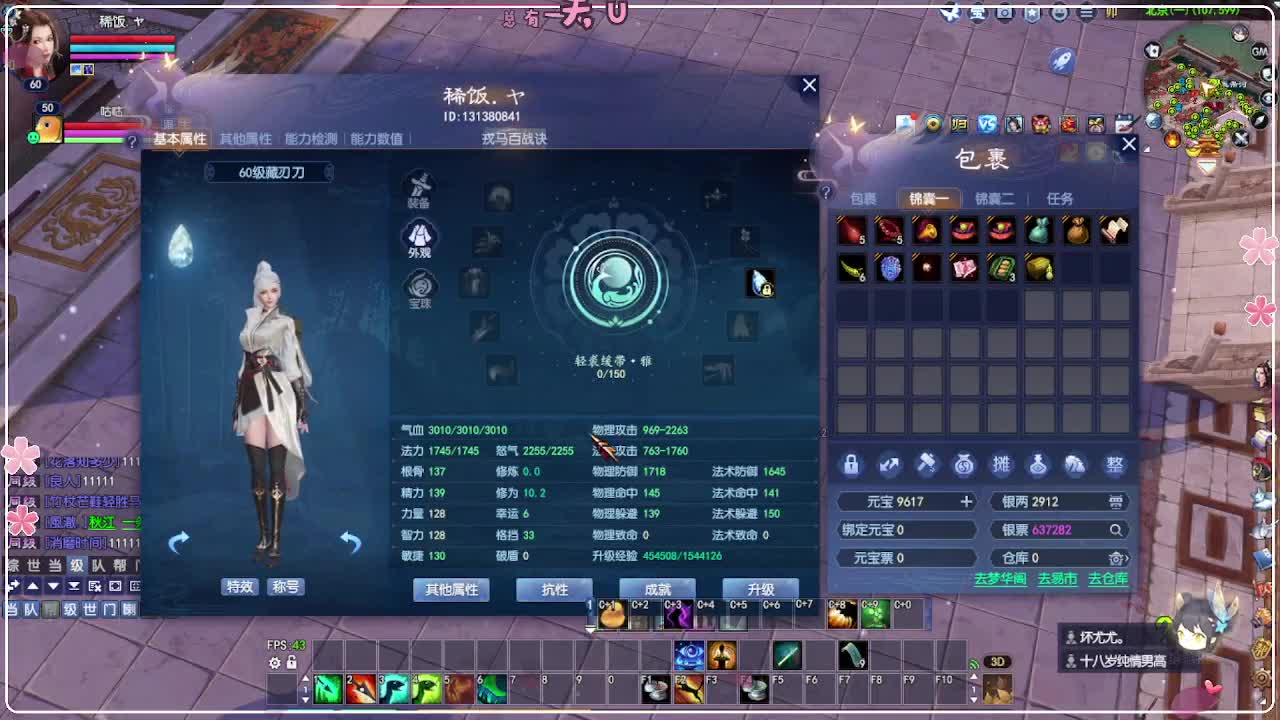1280x720 pixels.
Task: Toggle the small lock on the equipped item slot
Action: [767, 288]
